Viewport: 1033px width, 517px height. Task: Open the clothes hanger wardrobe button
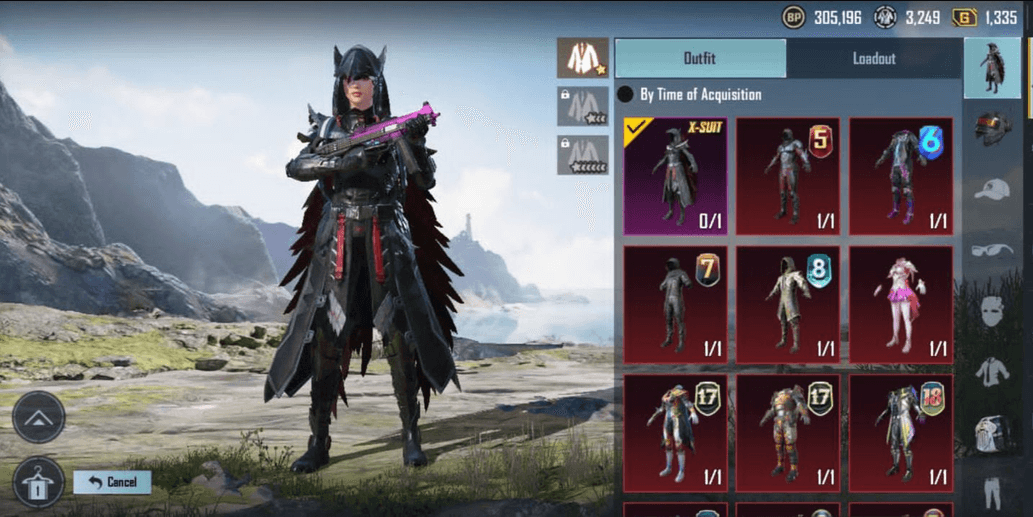[x=37, y=483]
